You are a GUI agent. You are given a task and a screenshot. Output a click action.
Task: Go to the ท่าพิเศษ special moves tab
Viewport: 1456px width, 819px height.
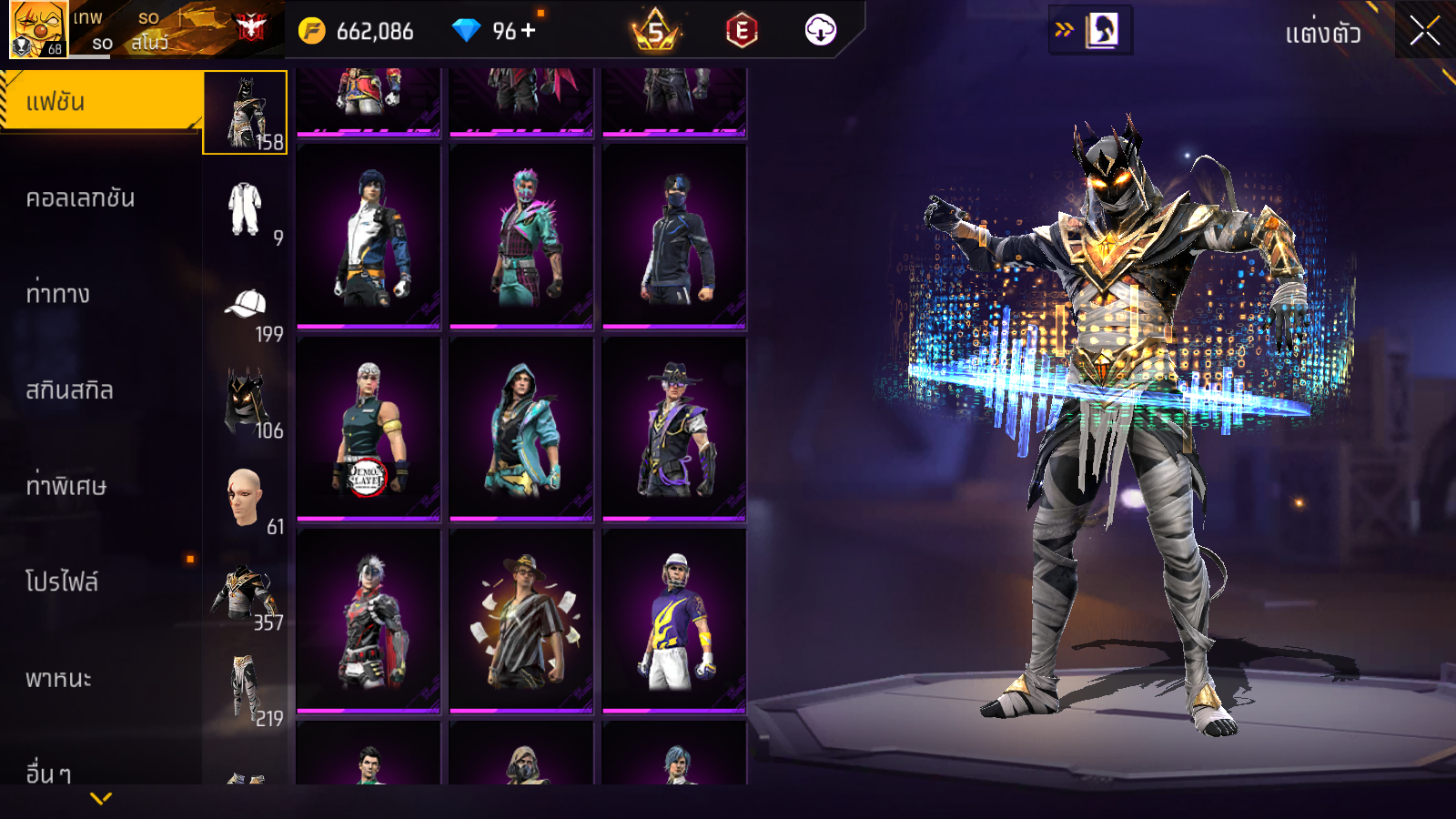pos(66,486)
